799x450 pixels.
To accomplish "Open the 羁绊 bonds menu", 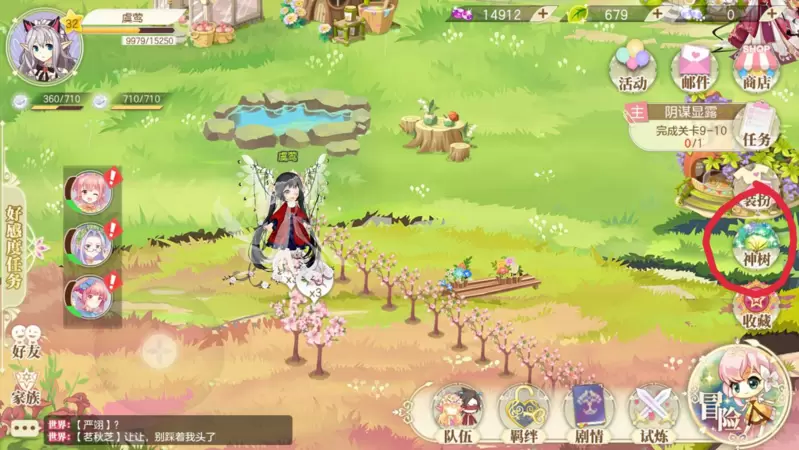I will [x=522, y=412].
